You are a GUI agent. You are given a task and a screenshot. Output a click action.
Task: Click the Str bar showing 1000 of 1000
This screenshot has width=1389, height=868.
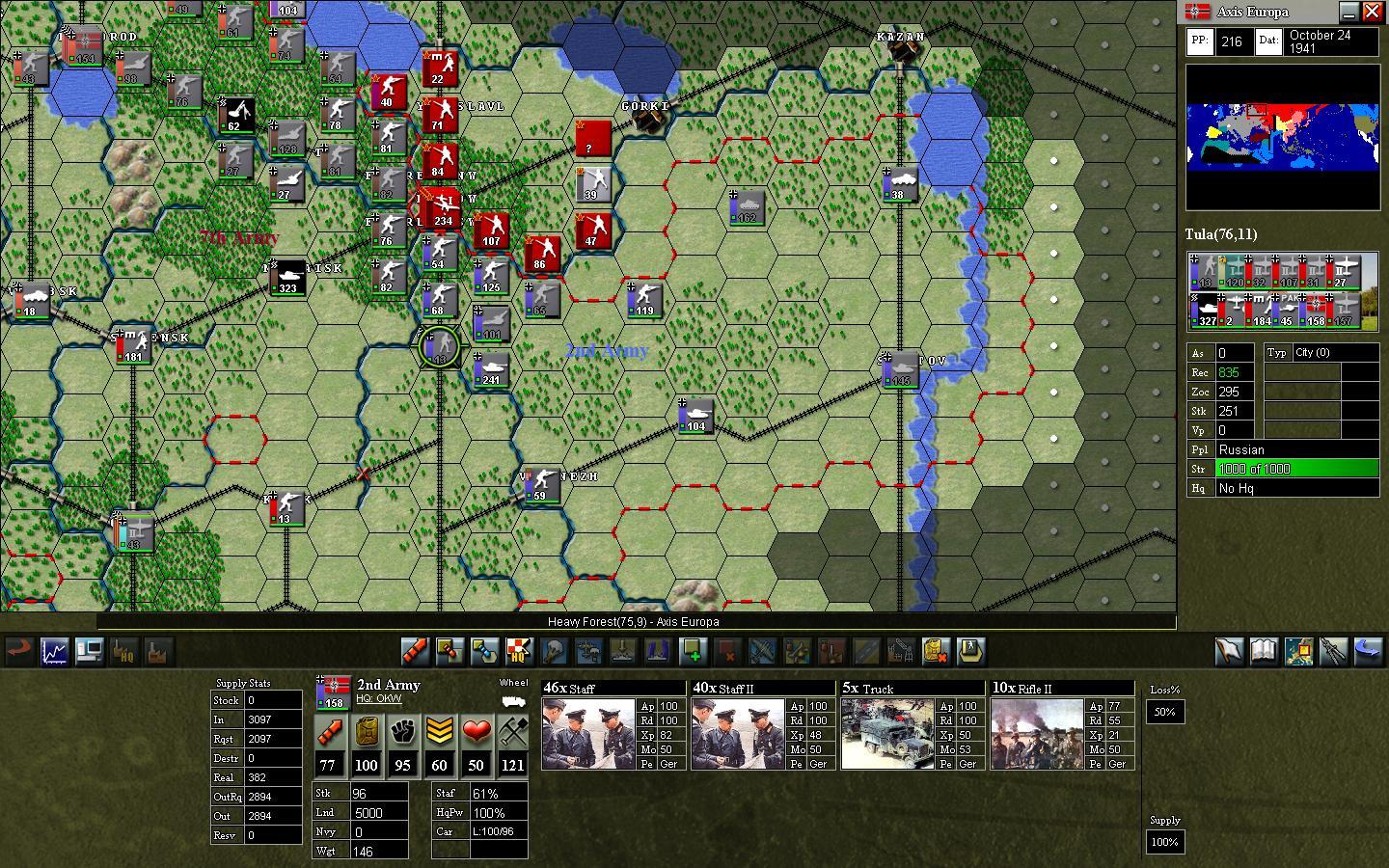1296,469
